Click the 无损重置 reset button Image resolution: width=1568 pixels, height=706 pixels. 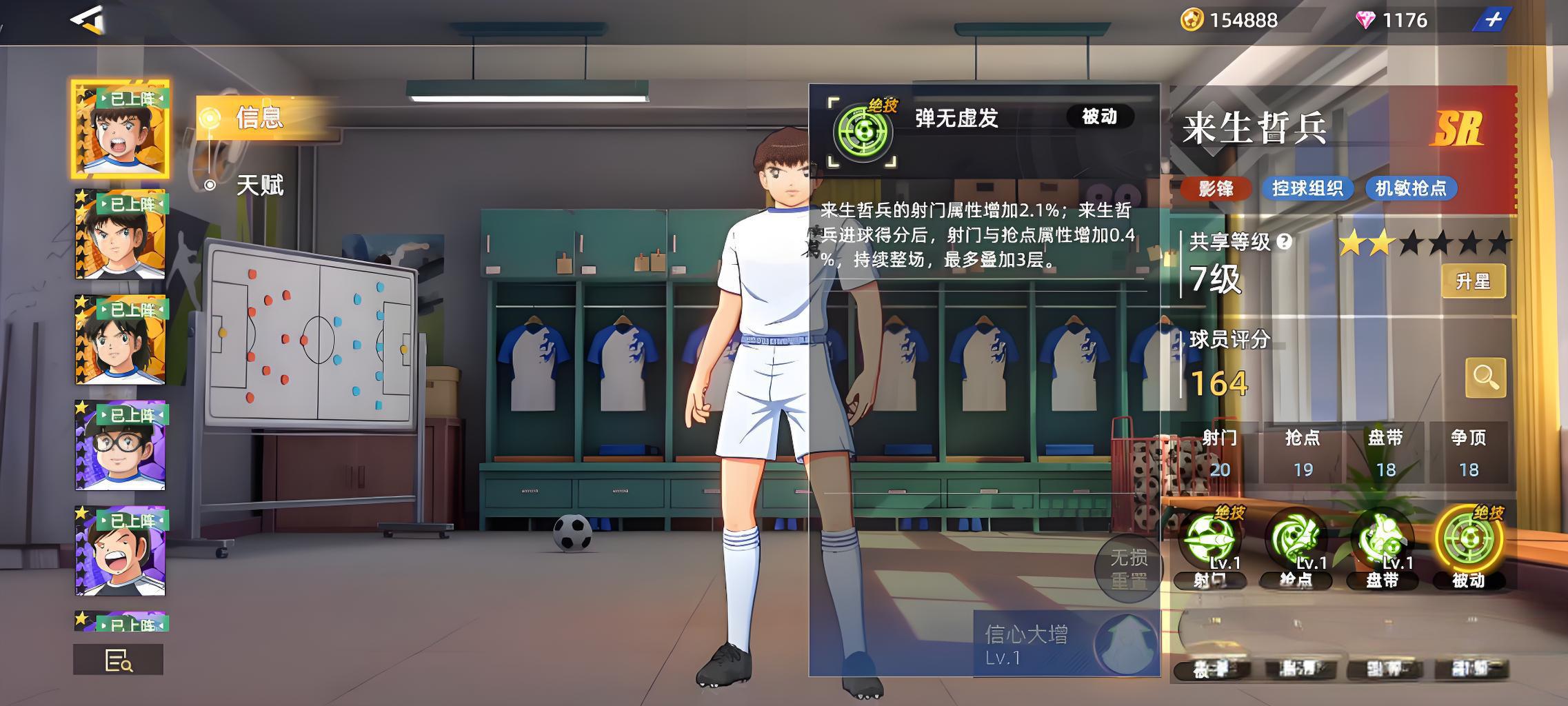coord(1128,569)
